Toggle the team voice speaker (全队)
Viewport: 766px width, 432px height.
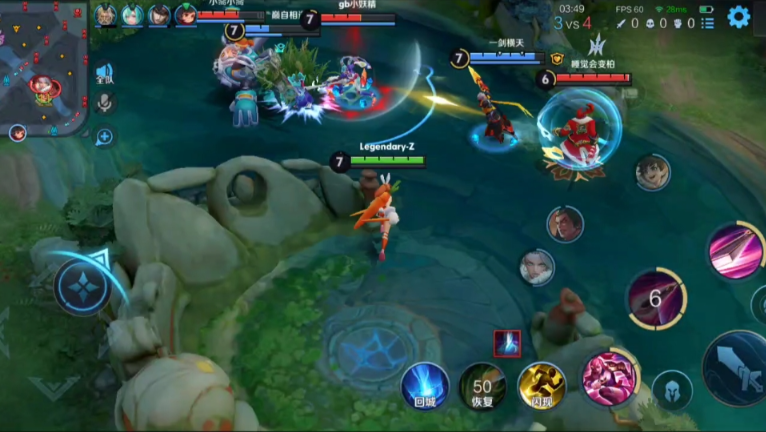104,74
